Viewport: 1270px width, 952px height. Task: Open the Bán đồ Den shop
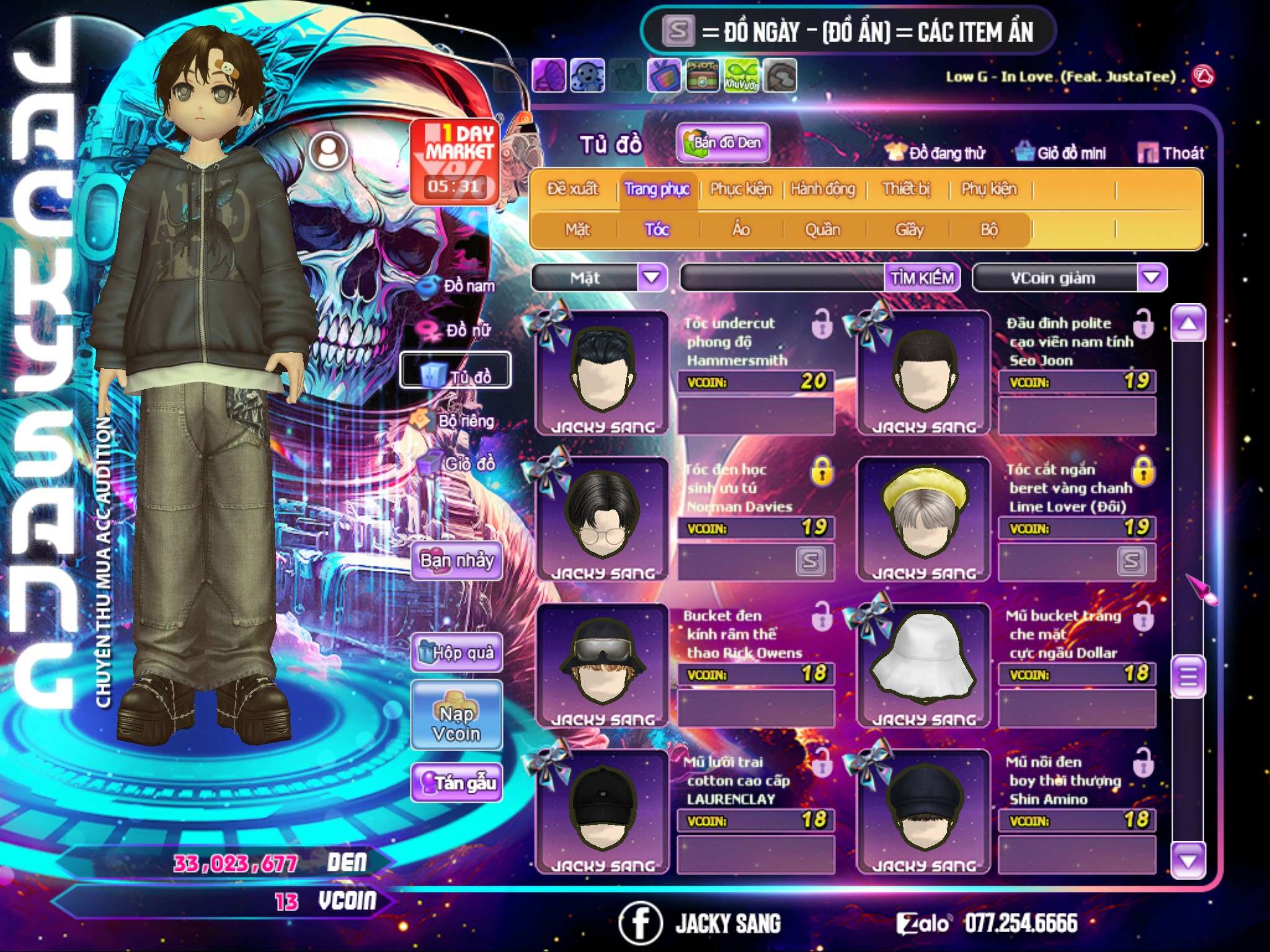pos(722,143)
